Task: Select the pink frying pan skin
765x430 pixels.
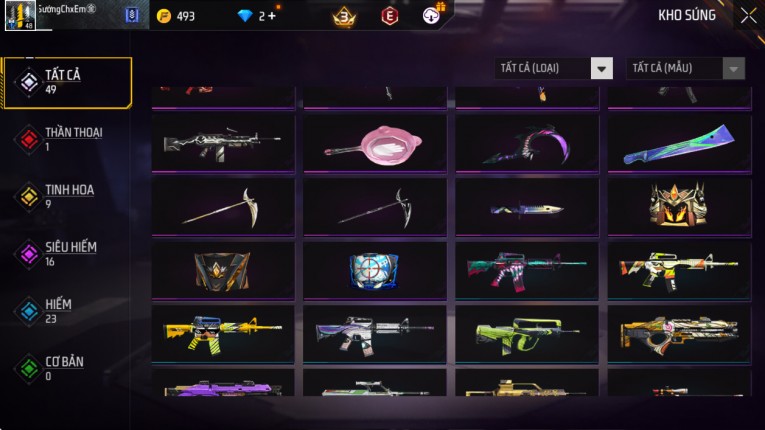Action: tap(376, 145)
